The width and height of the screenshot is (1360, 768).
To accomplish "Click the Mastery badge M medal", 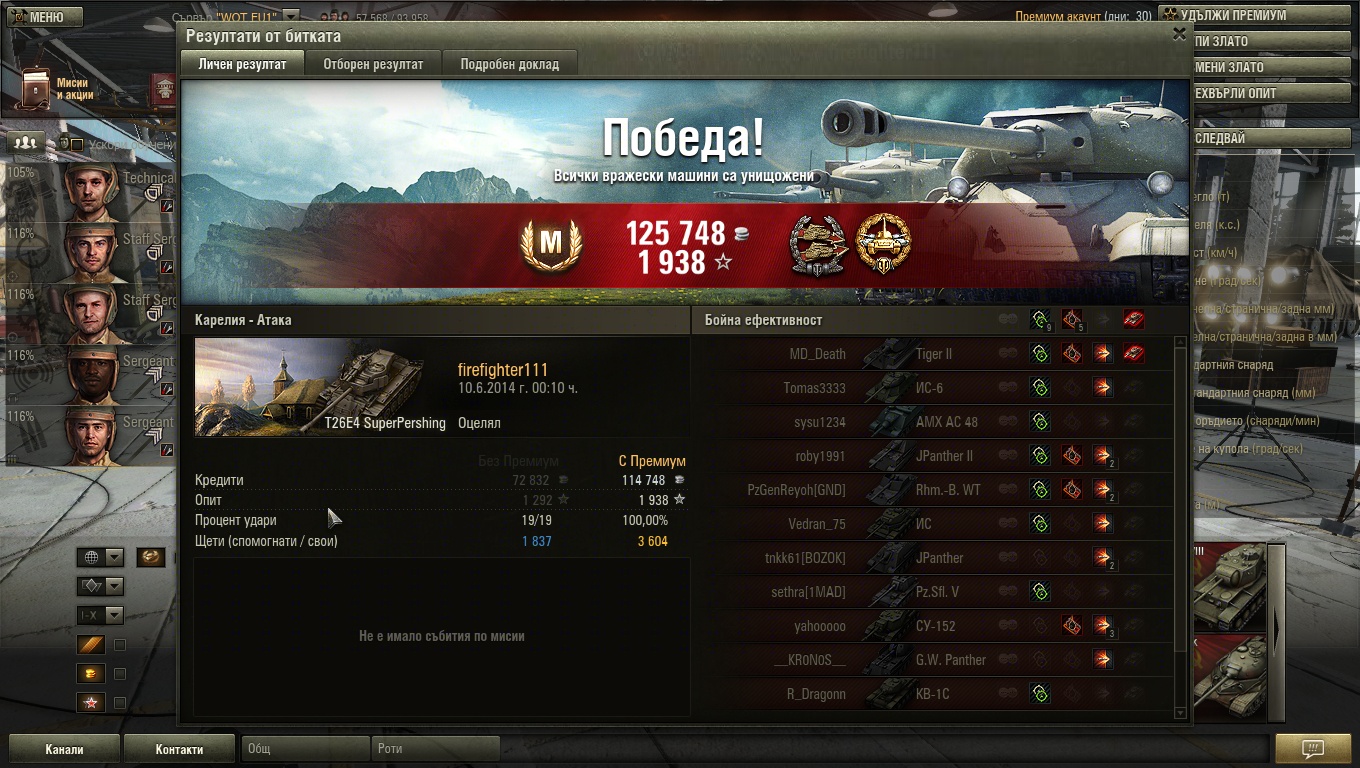I will pyautogui.click(x=550, y=244).
